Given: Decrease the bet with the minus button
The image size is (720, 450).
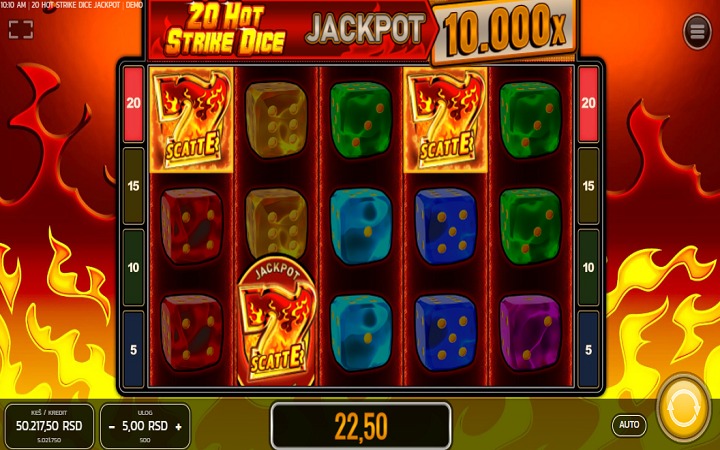Looking at the screenshot, I should [x=112, y=426].
